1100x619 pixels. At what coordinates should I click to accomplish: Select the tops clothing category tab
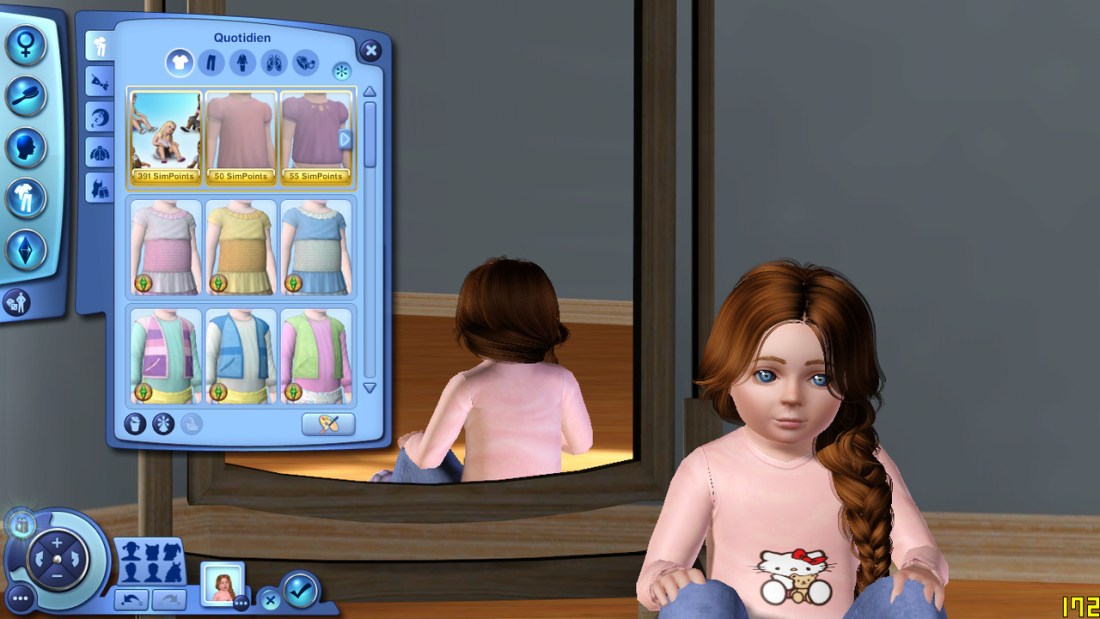pos(180,63)
